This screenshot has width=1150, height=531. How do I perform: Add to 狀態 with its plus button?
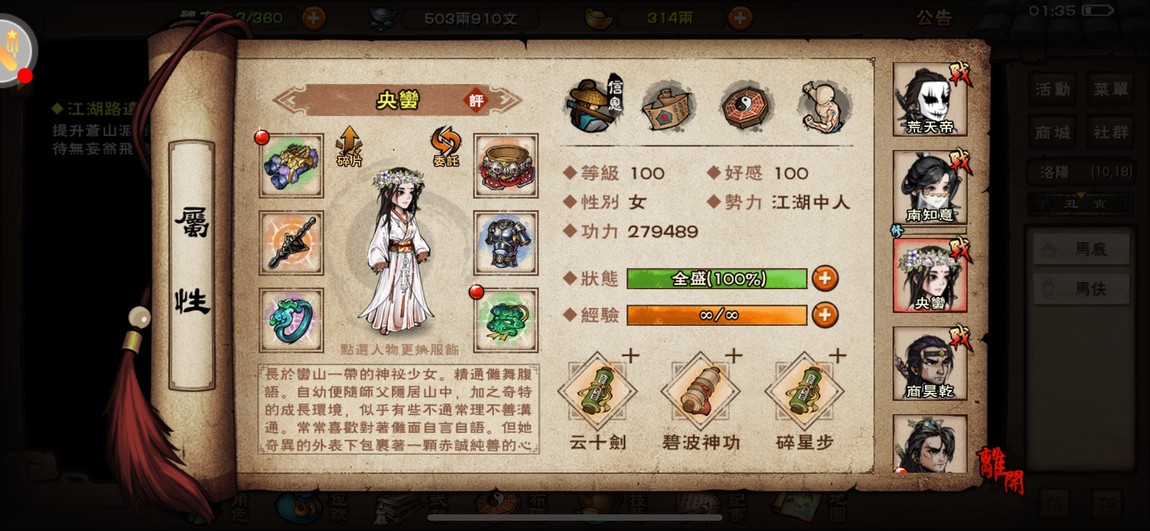tap(825, 278)
